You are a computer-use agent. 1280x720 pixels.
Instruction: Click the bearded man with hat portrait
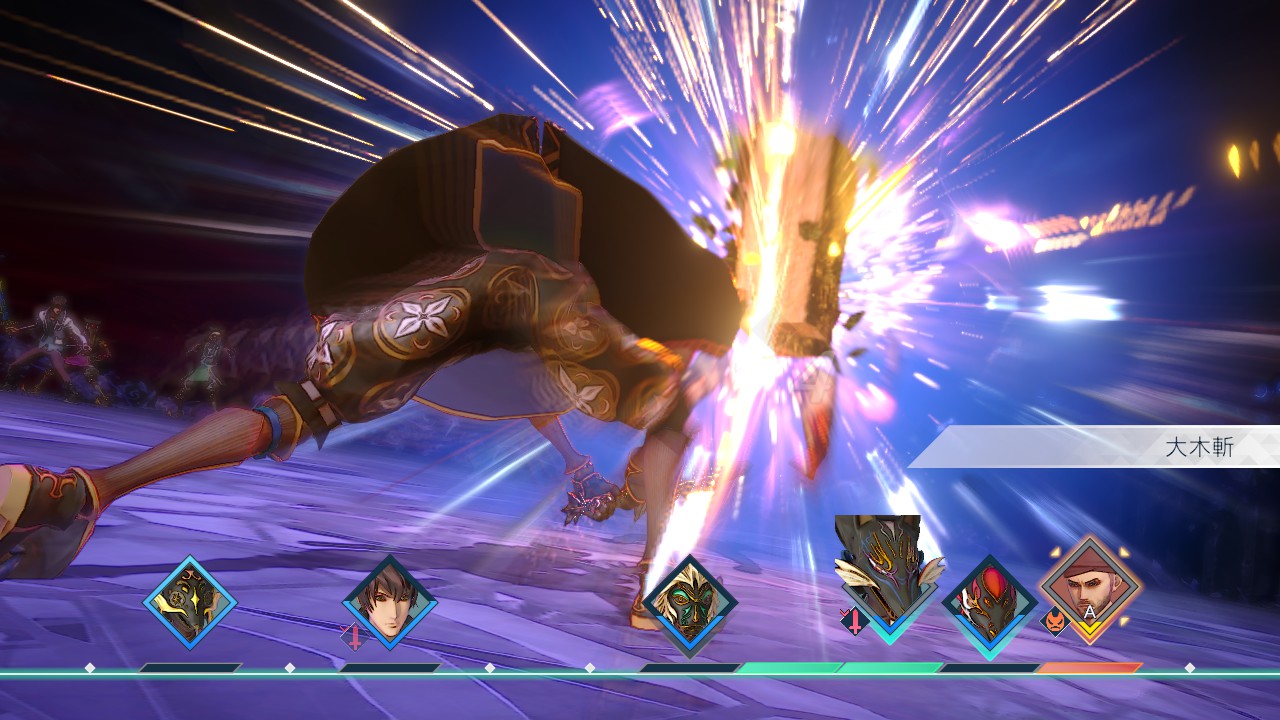tap(1090, 590)
